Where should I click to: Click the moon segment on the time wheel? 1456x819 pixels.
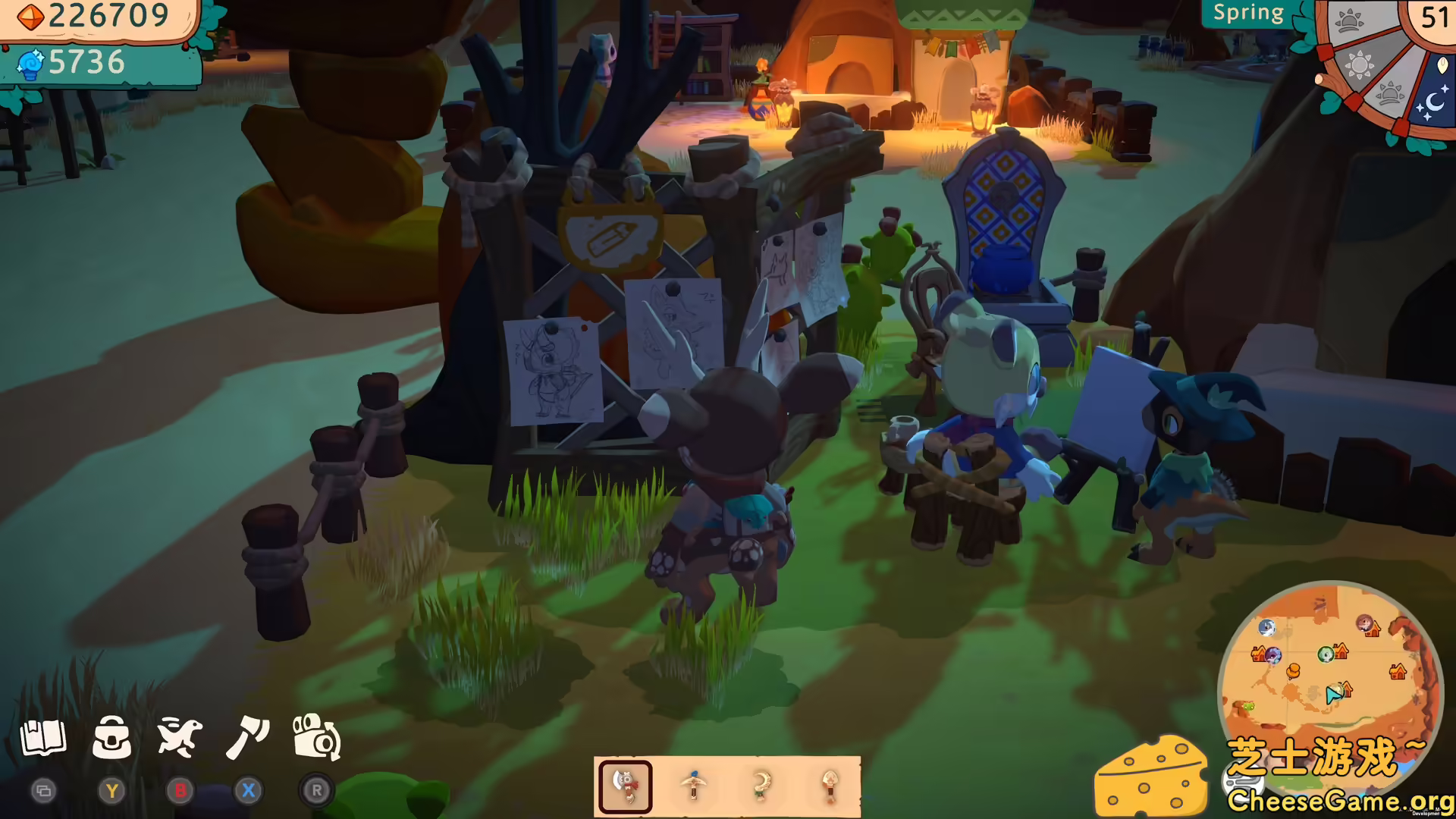click(x=1435, y=101)
